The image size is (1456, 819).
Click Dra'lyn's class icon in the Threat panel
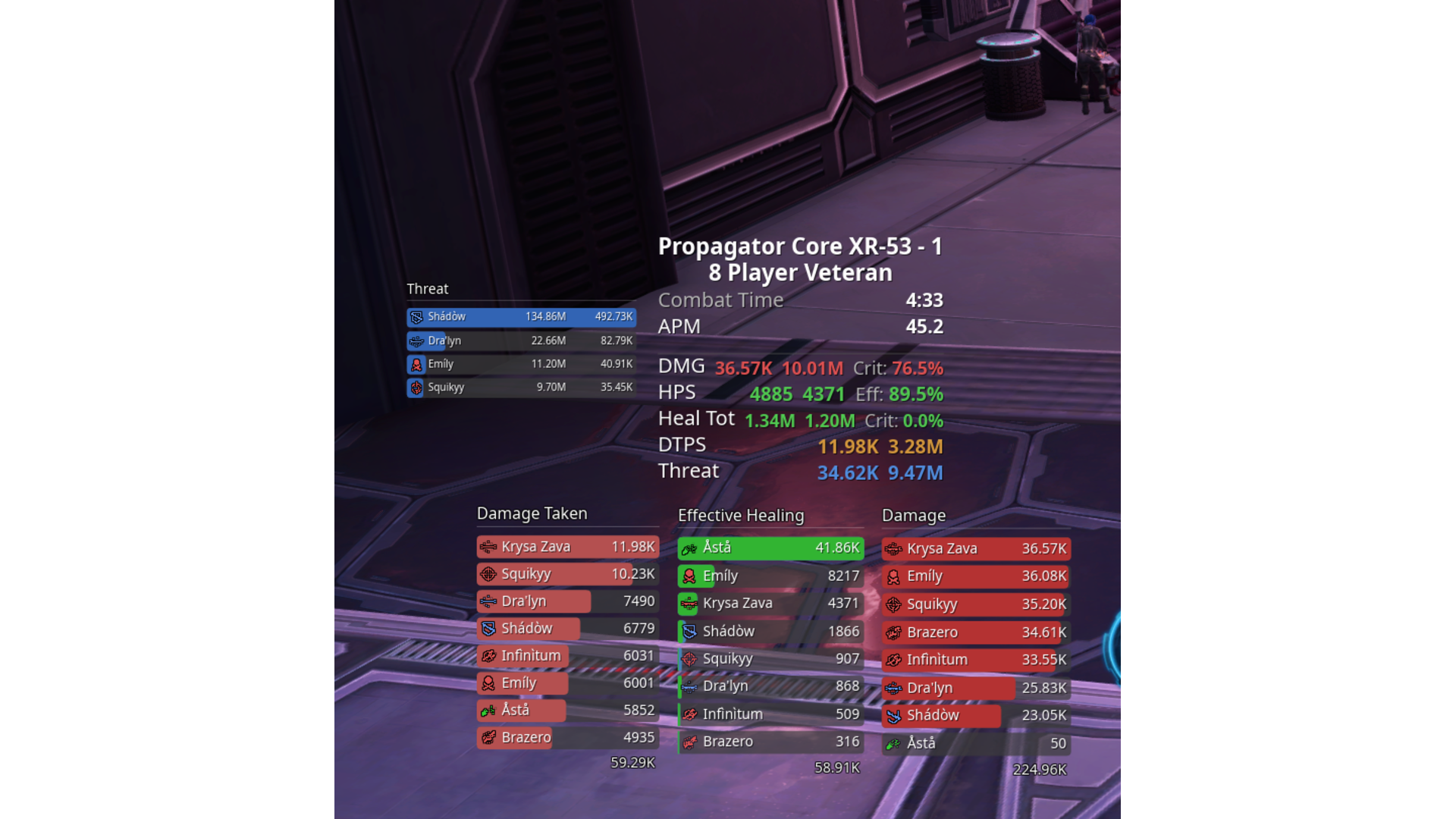pyautogui.click(x=416, y=340)
